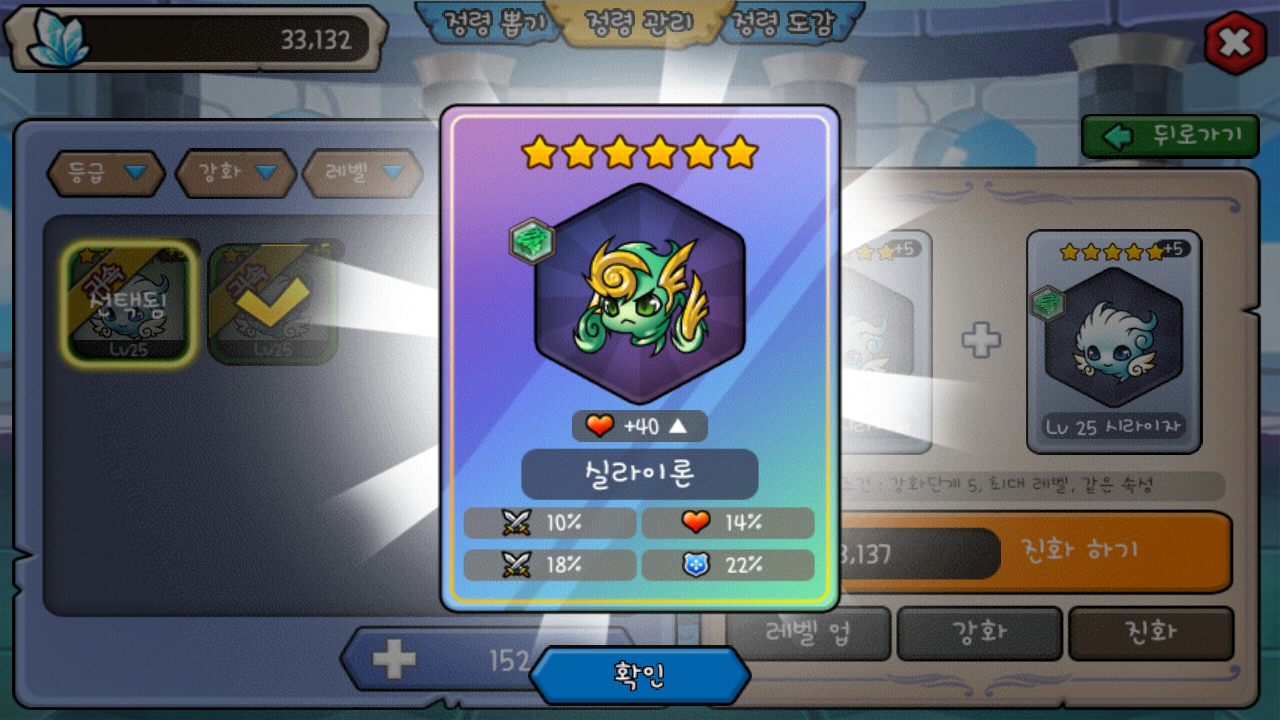This screenshot has width=1280, height=720.
Task: Select the Lv 25 시라이자 material card
Action: (x=1114, y=341)
